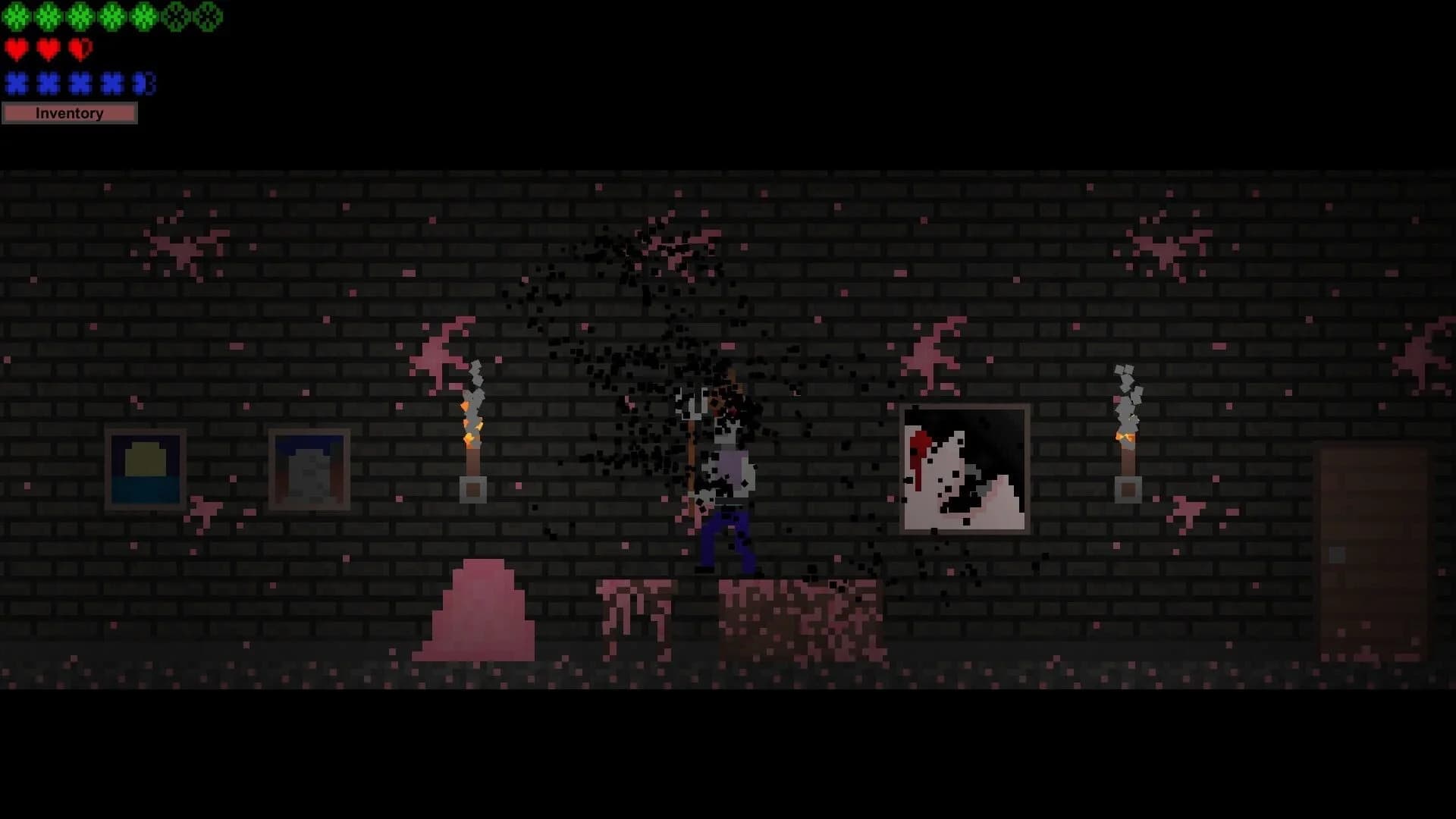This screenshot has width=1456, height=819.
Task: Click the pink slime mound on the floor
Action: pyautogui.click(x=474, y=614)
